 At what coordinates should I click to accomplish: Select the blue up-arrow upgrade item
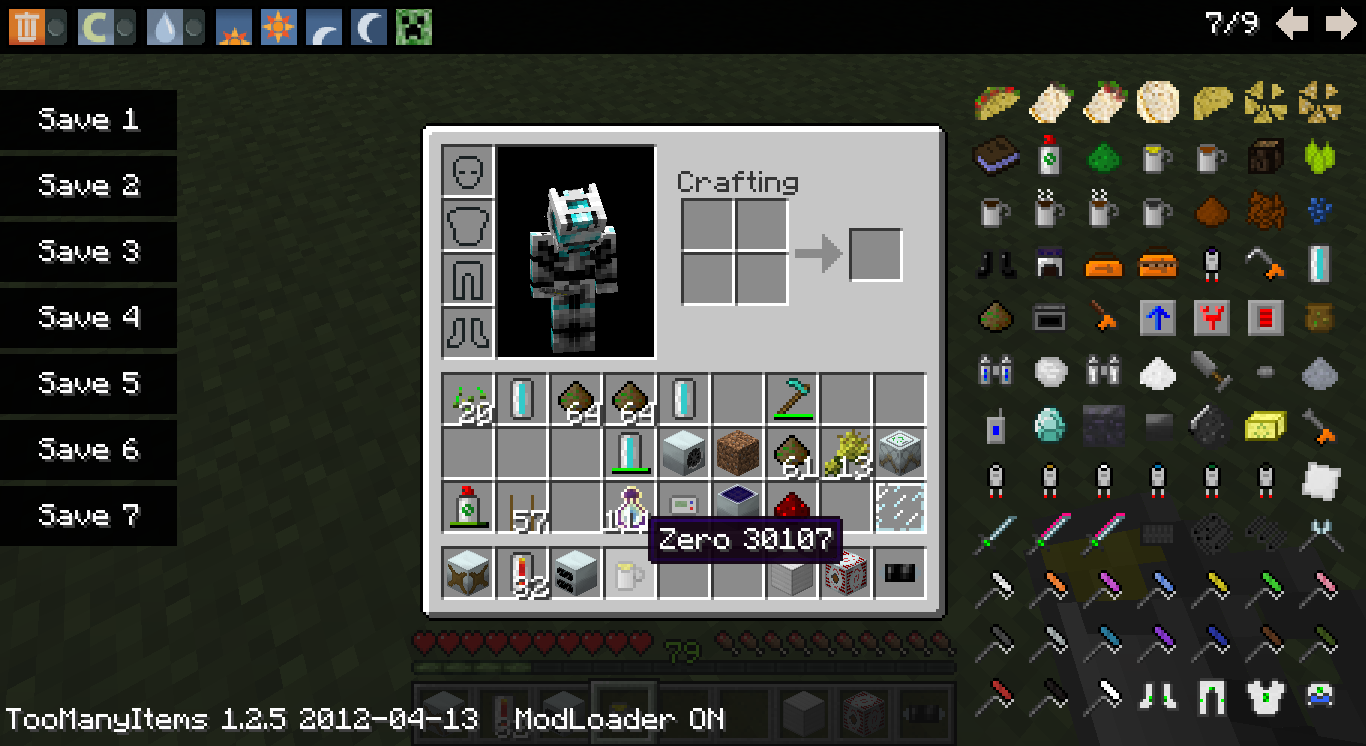[x=1157, y=318]
